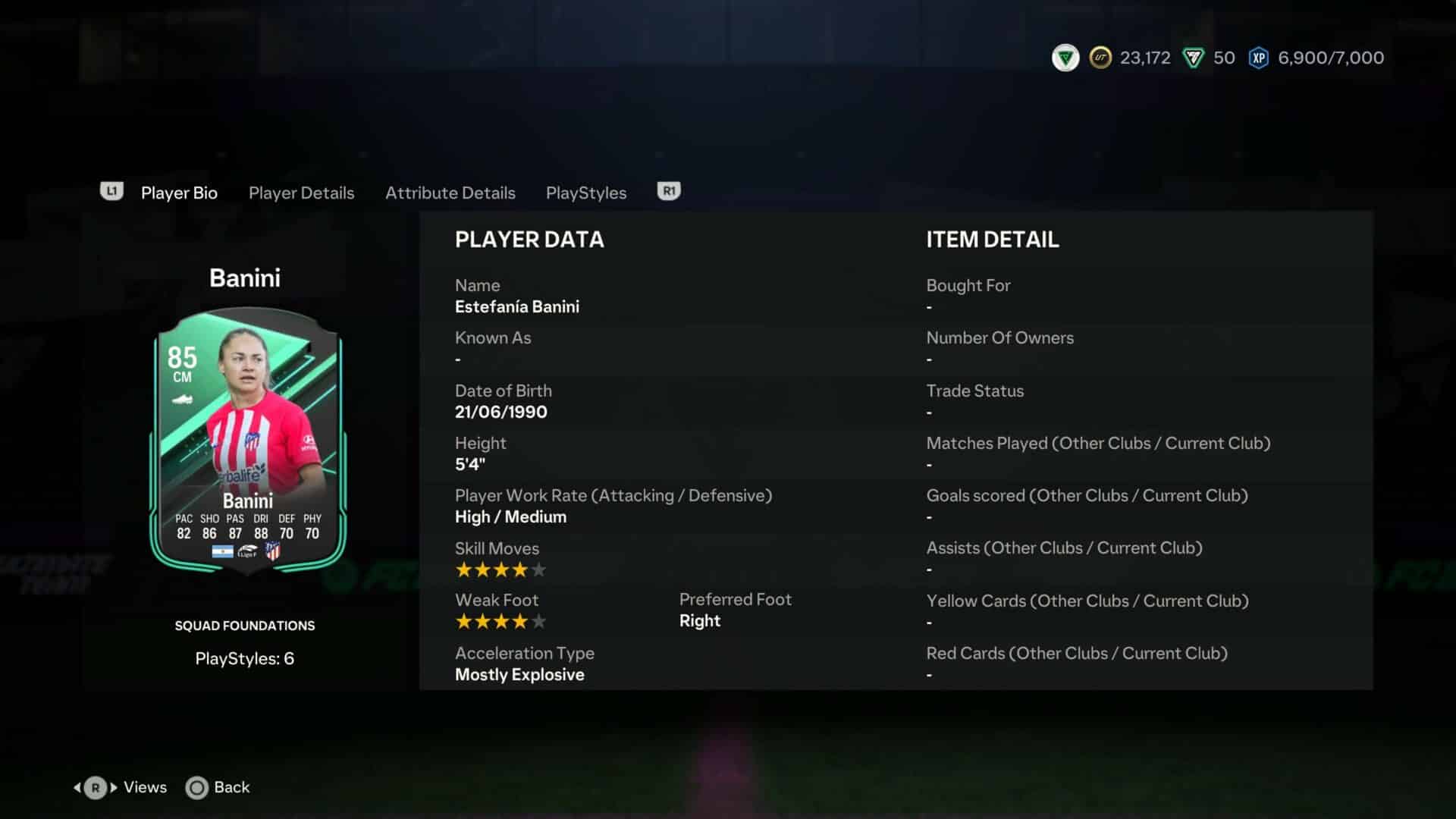Switch to the PlayStyles tab
Viewport: 1456px width, 819px height.
click(x=586, y=193)
